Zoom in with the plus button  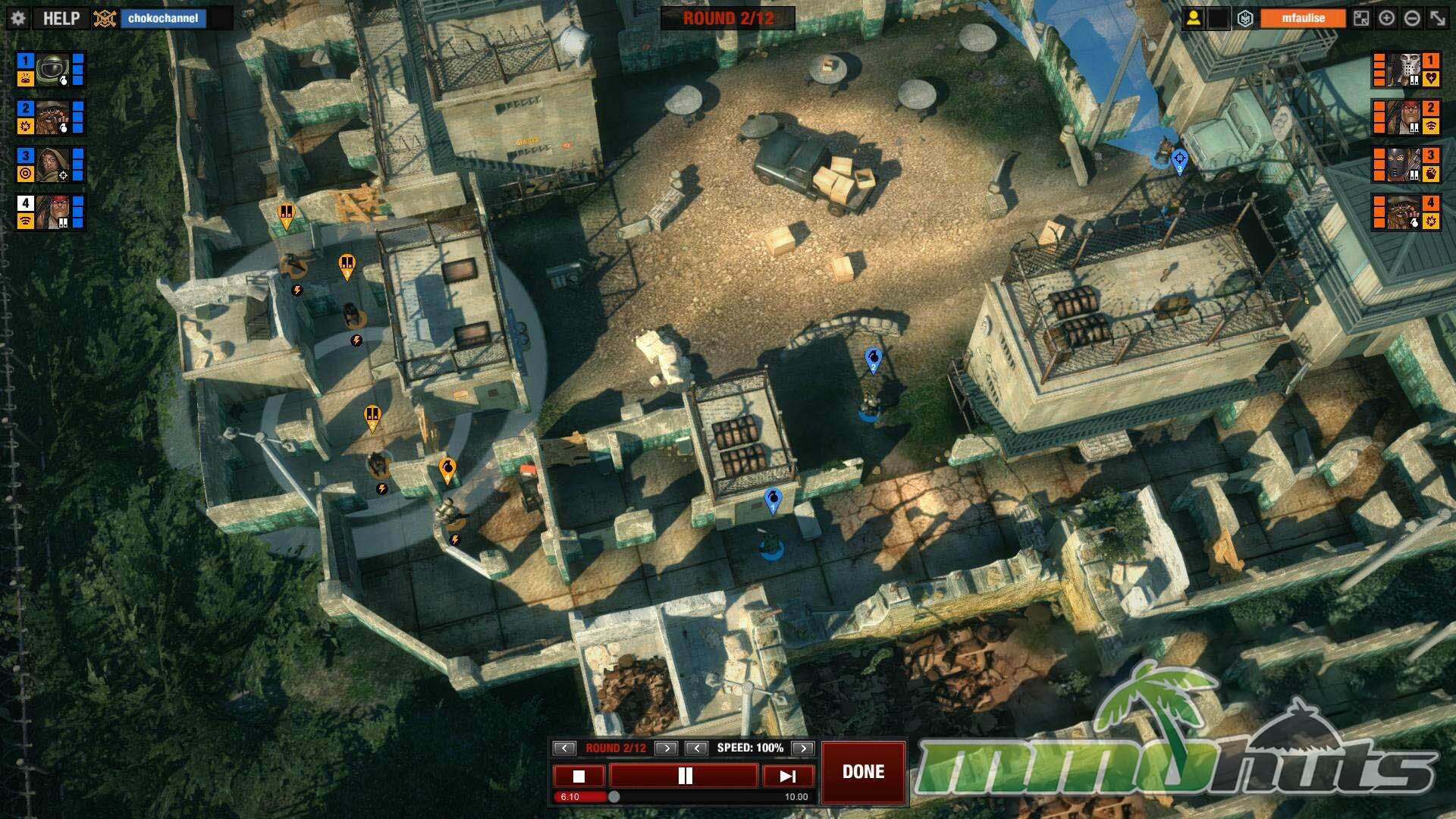pyautogui.click(x=1386, y=18)
